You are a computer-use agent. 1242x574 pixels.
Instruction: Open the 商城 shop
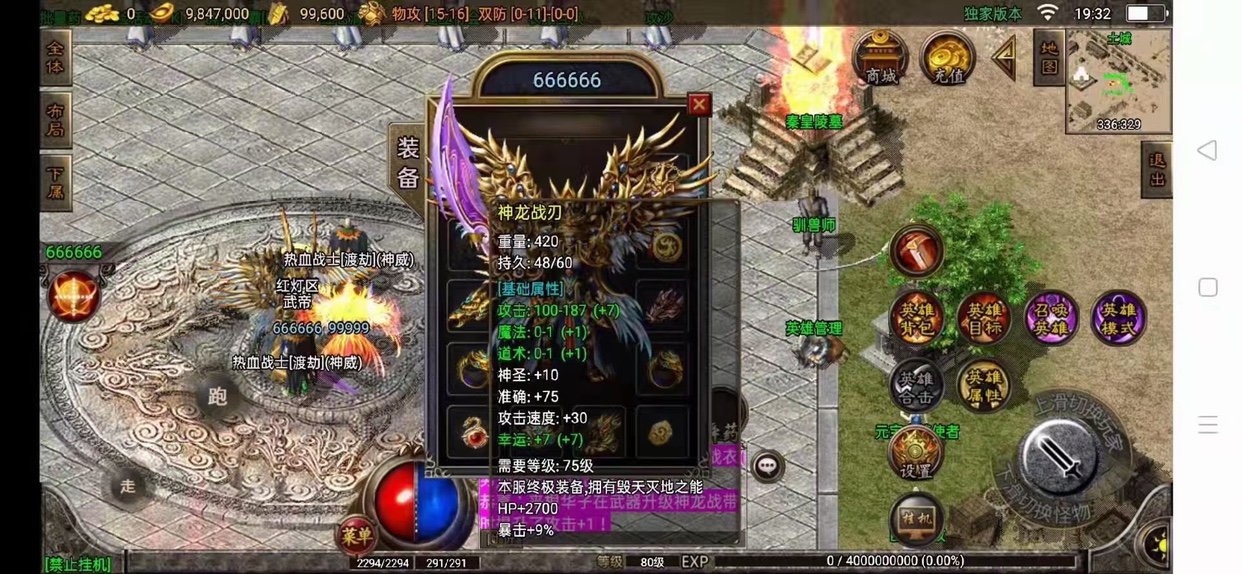tap(880, 58)
